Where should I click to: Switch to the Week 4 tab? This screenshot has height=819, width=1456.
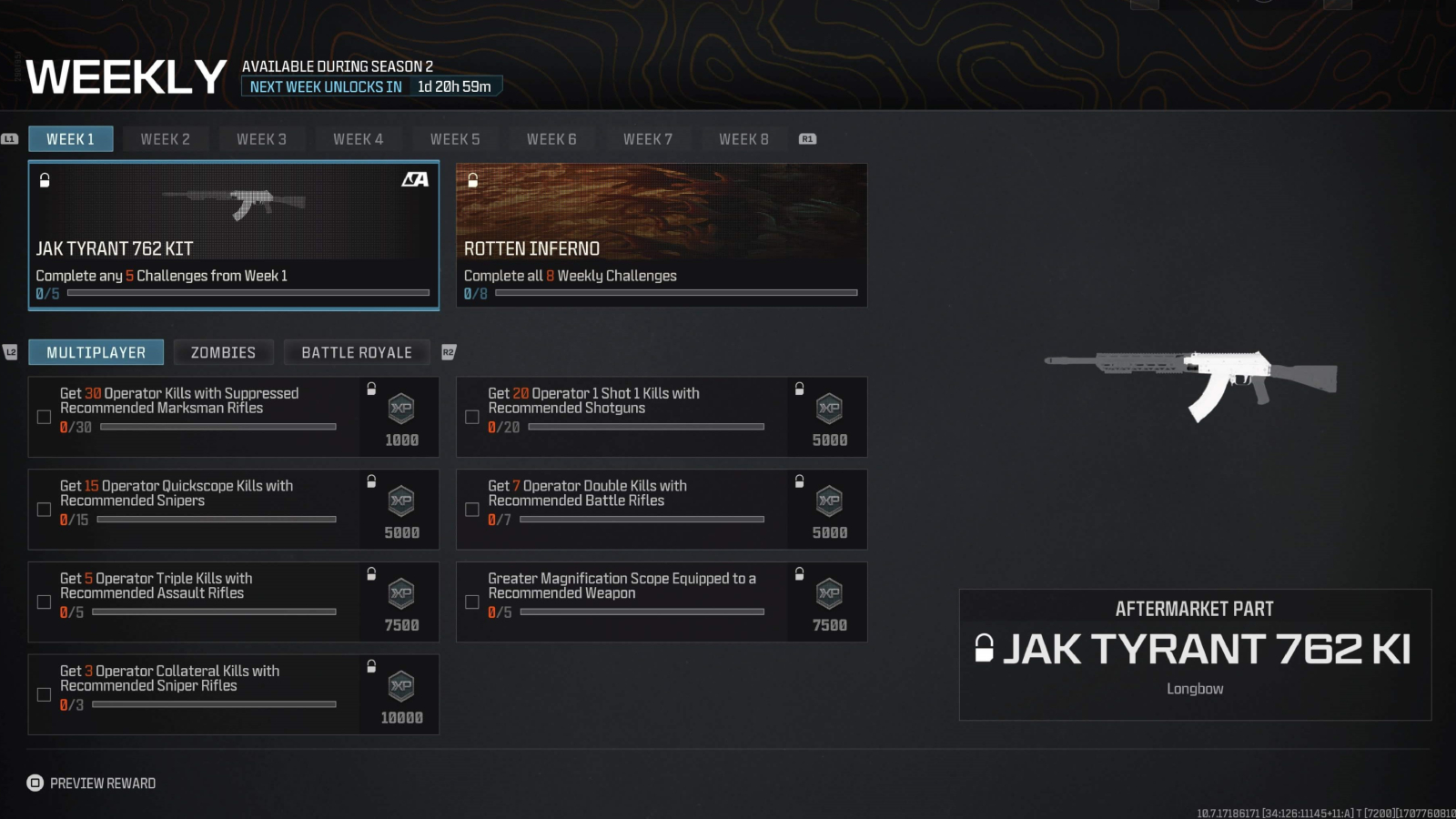(x=359, y=138)
